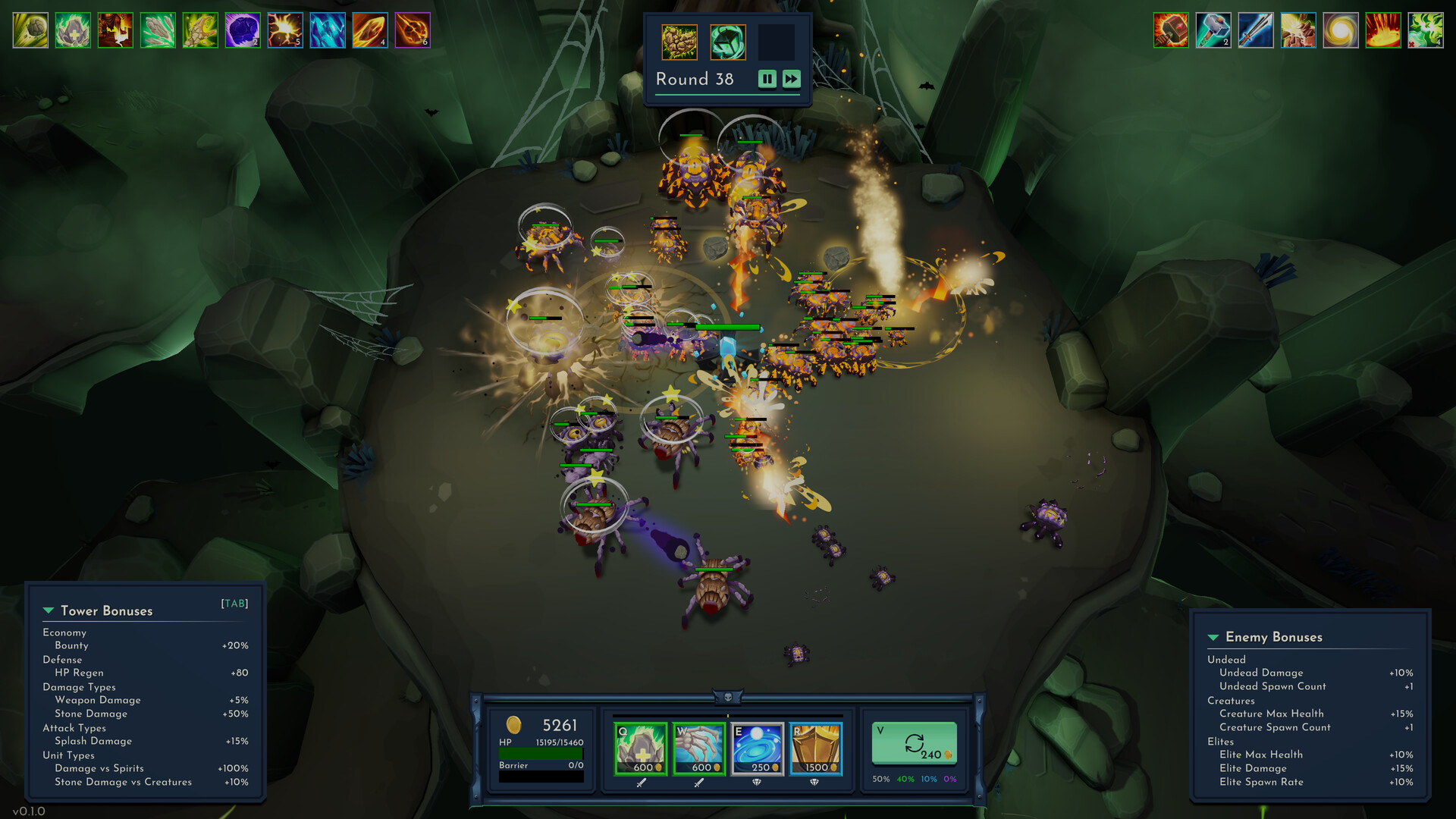Buy the skeletal claw upgrade for 600
The width and height of the screenshot is (1456, 819).
(x=698, y=748)
